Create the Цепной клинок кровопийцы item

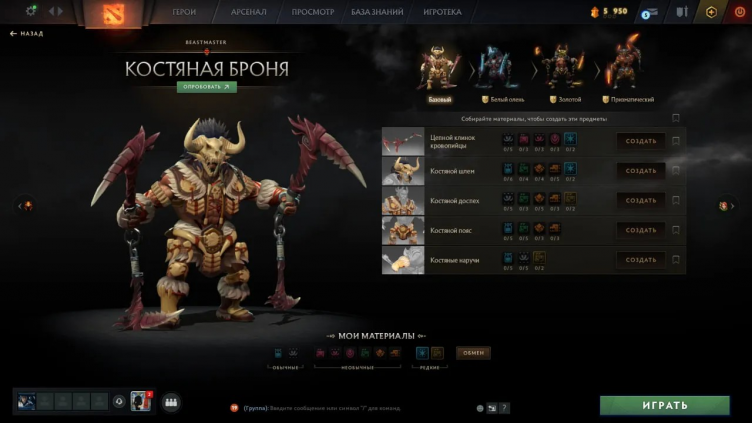(x=640, y=141)
